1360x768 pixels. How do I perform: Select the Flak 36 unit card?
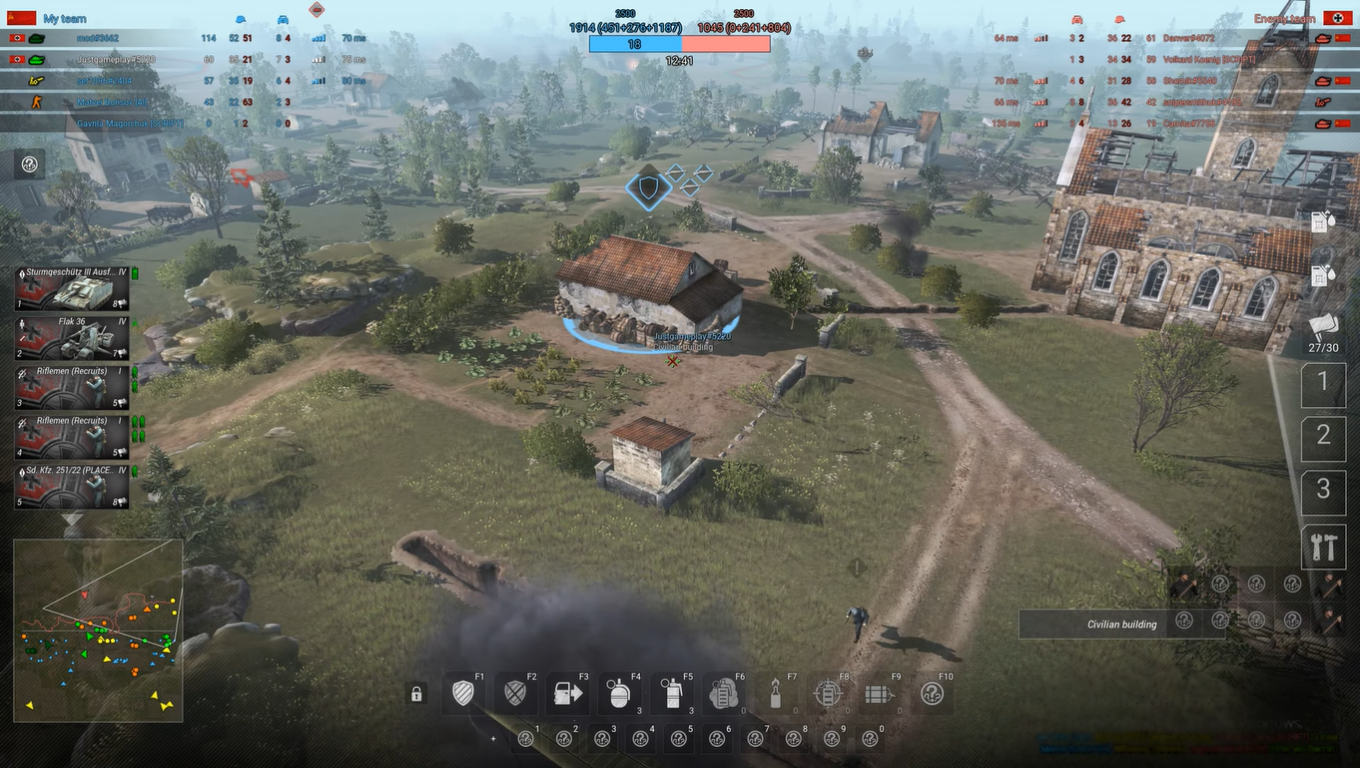[x=70, y=338]
